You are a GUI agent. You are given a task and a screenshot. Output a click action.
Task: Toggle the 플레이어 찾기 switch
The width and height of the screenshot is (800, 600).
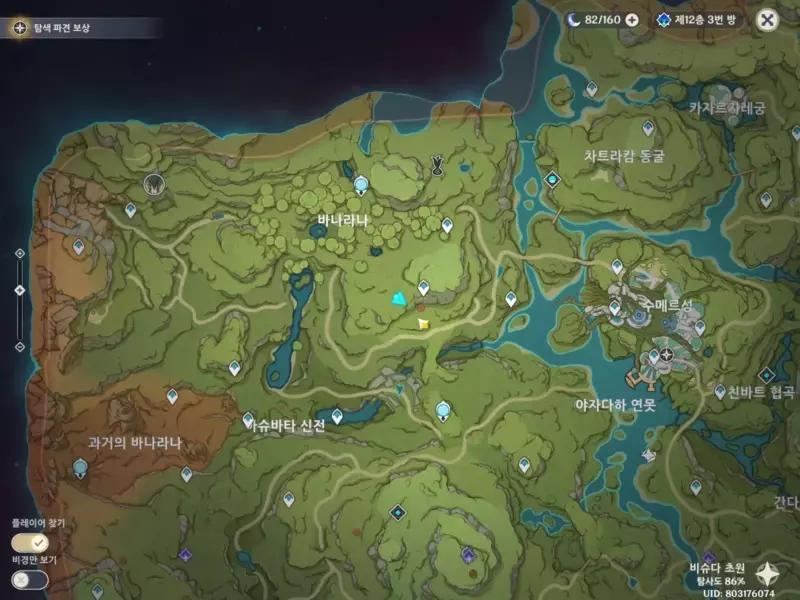[30, 542]
